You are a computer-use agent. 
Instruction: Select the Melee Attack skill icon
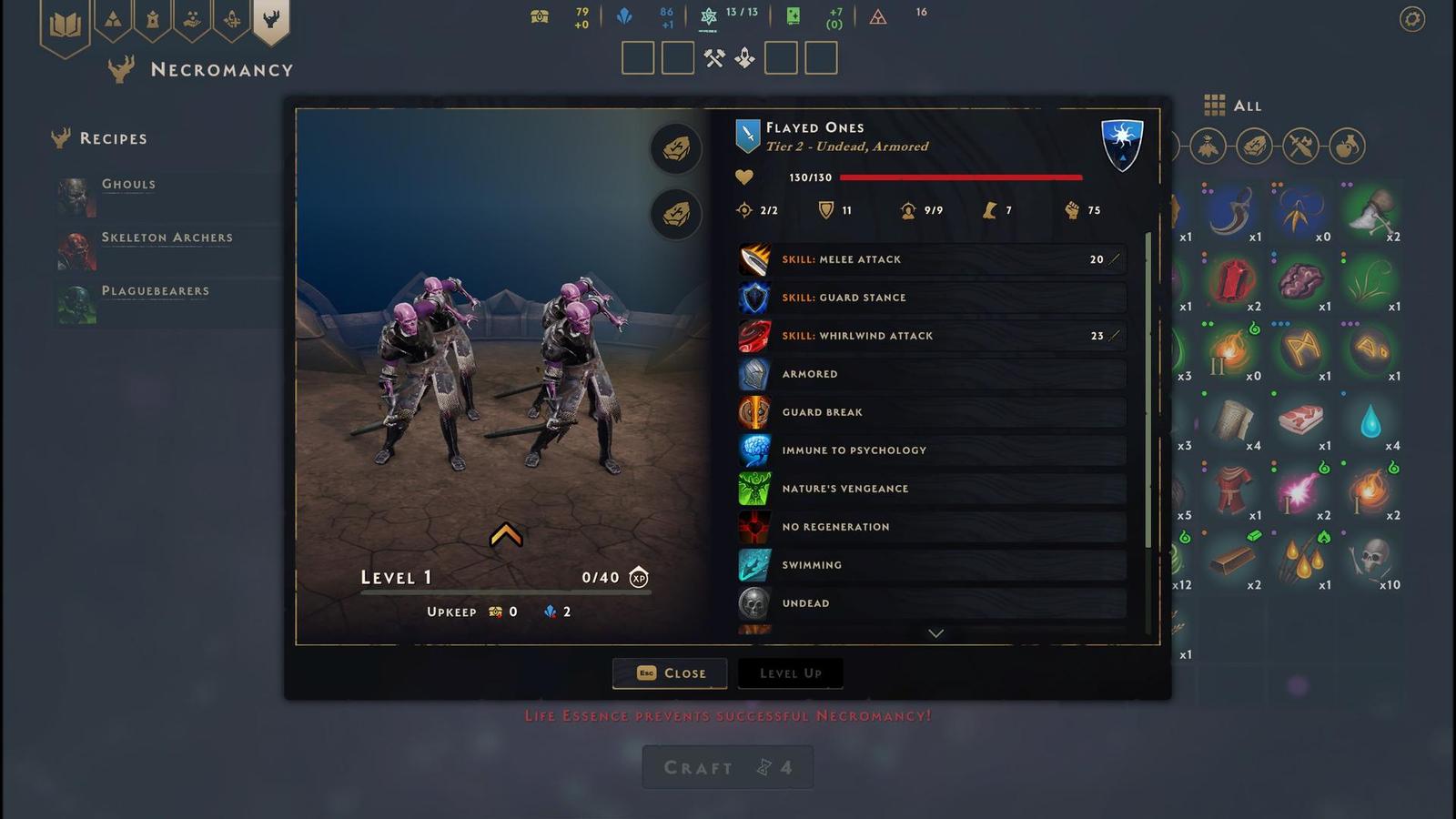(x=755, y=259)
